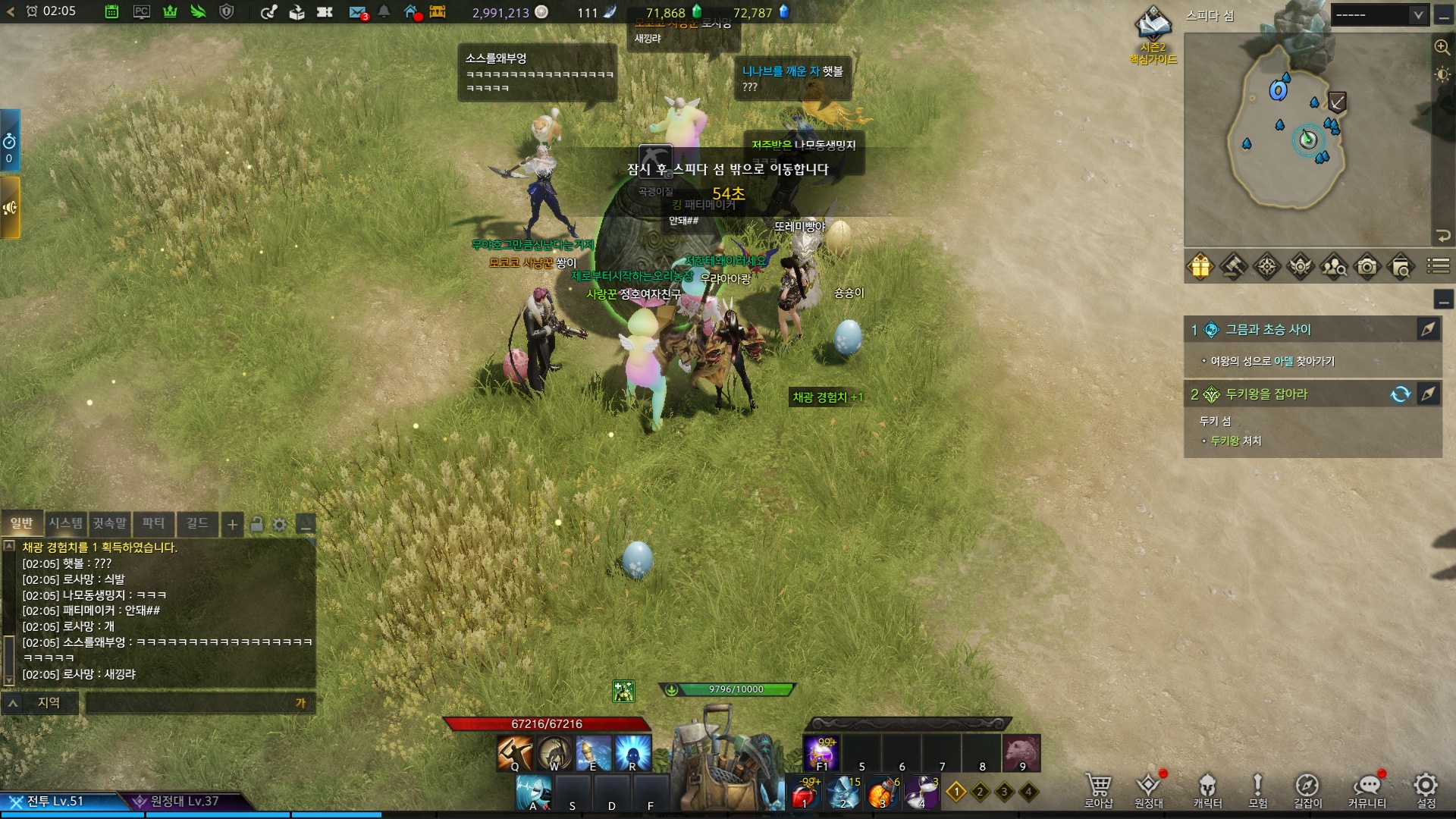
Task: Use the red potion in slot 1
Action: pos(804,794)
